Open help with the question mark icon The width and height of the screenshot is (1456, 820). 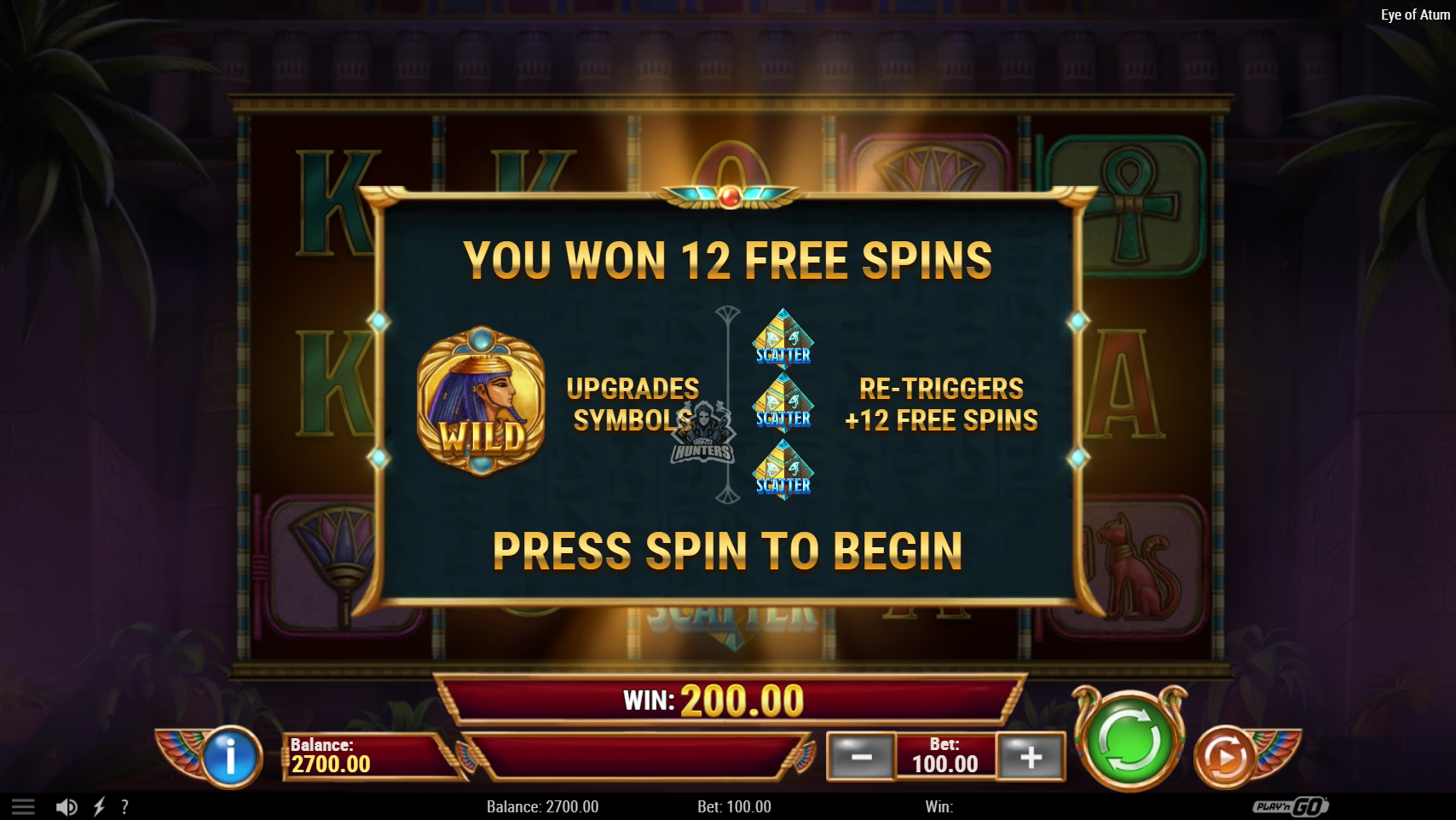point(124,806)
